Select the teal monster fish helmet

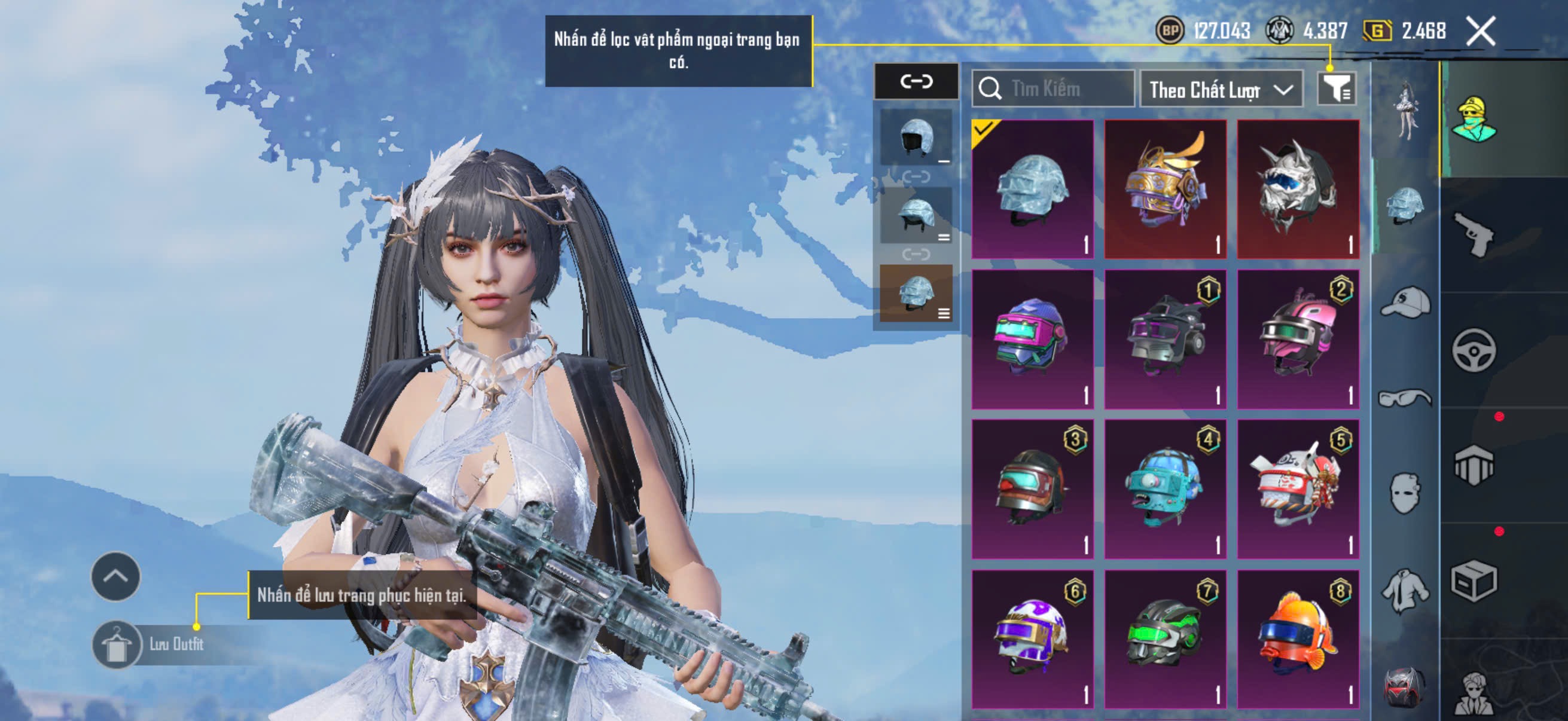coord(1165,488)
